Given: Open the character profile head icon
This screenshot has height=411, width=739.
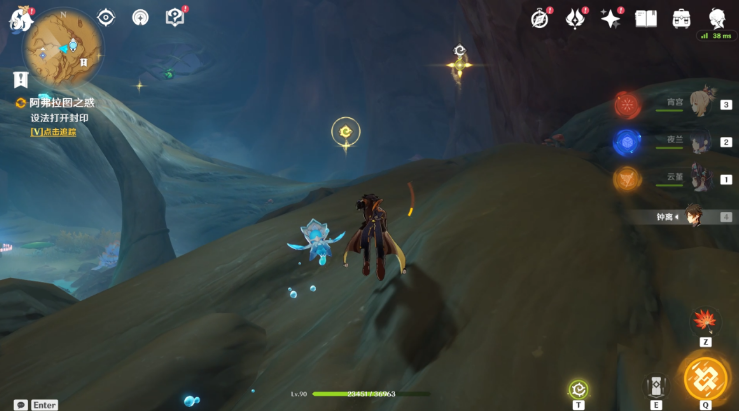Looking at the screenshot, I should tap(717, 18).
